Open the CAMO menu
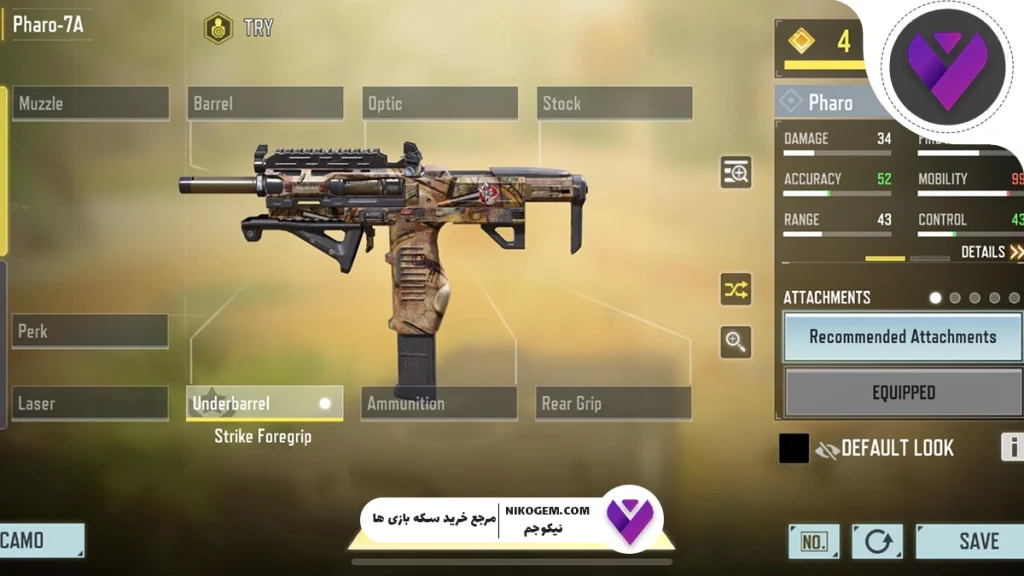 [x=38, y=541]
